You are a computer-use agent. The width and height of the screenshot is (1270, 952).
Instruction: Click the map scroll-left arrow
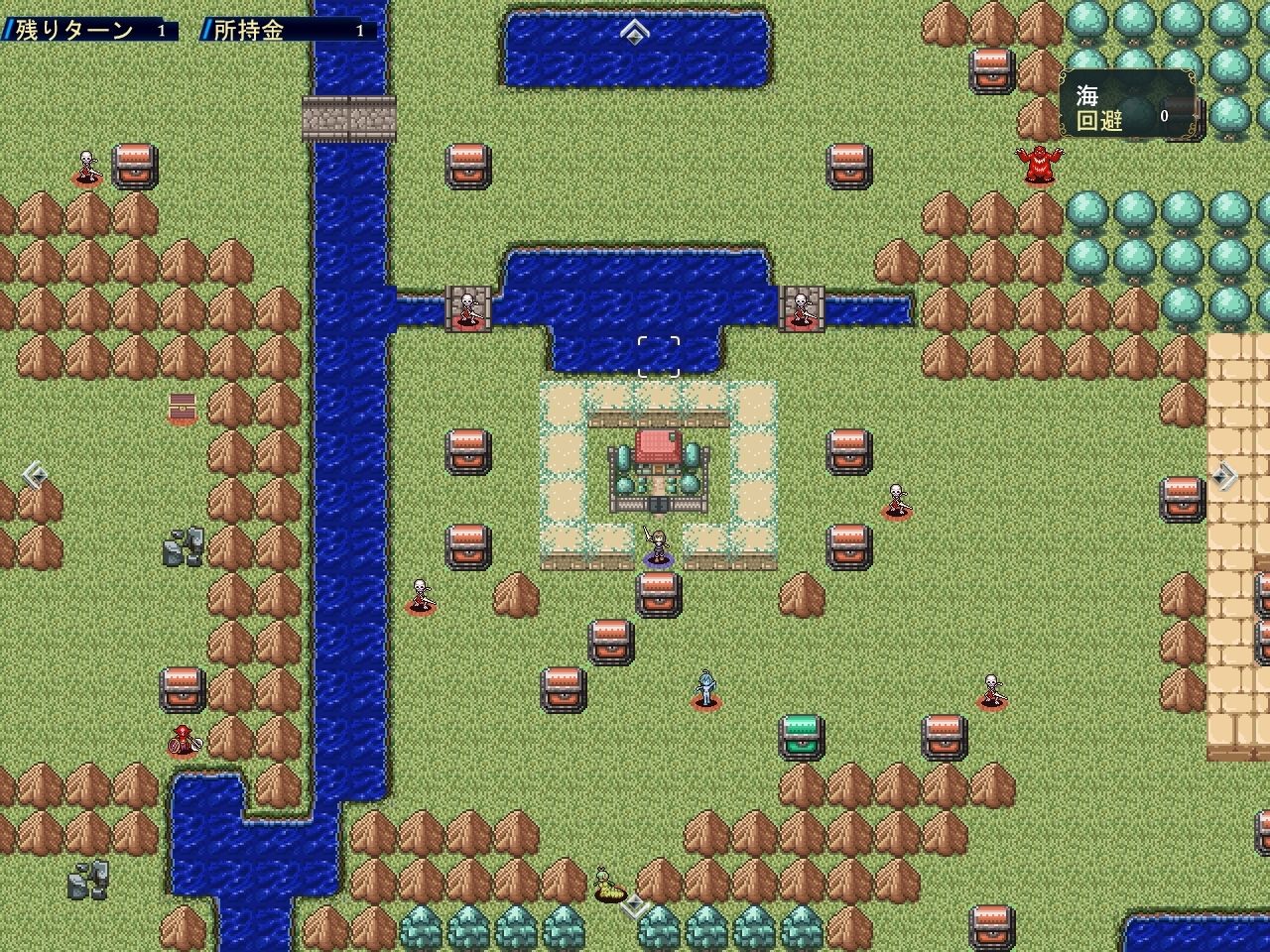pos(34,475)
